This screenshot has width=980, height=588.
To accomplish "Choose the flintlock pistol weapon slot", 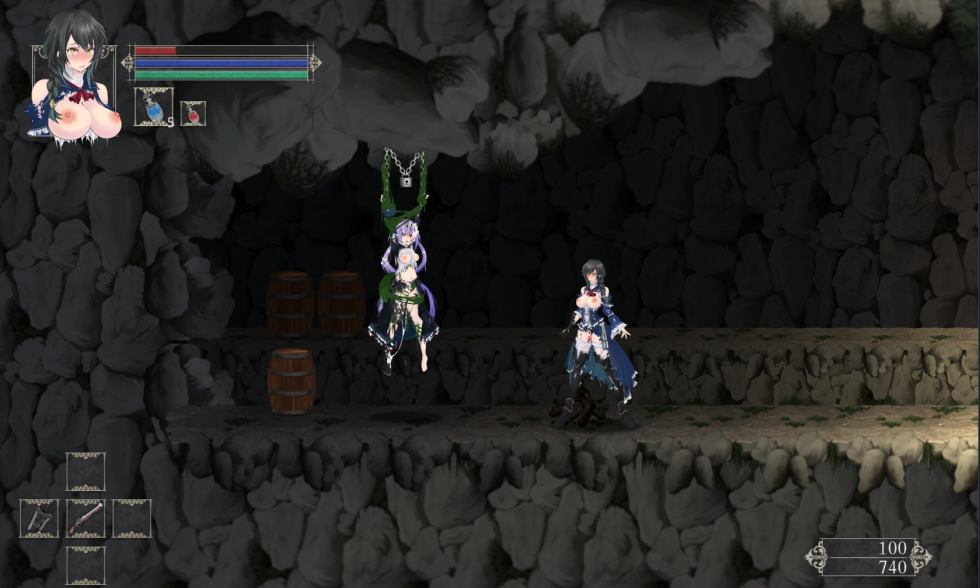I will click(86, 518).
